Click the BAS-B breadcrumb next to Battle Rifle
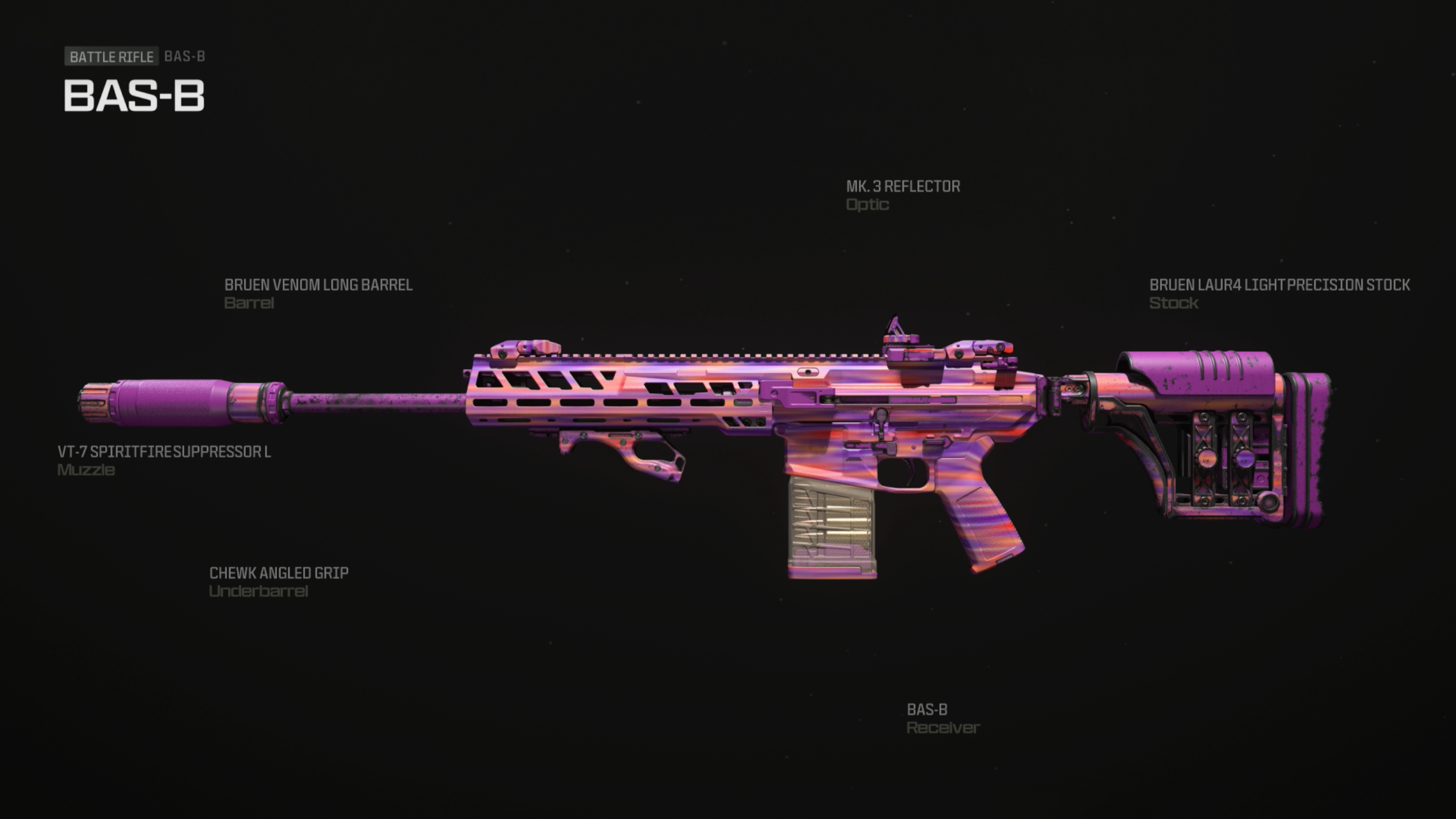 point(184,56)
